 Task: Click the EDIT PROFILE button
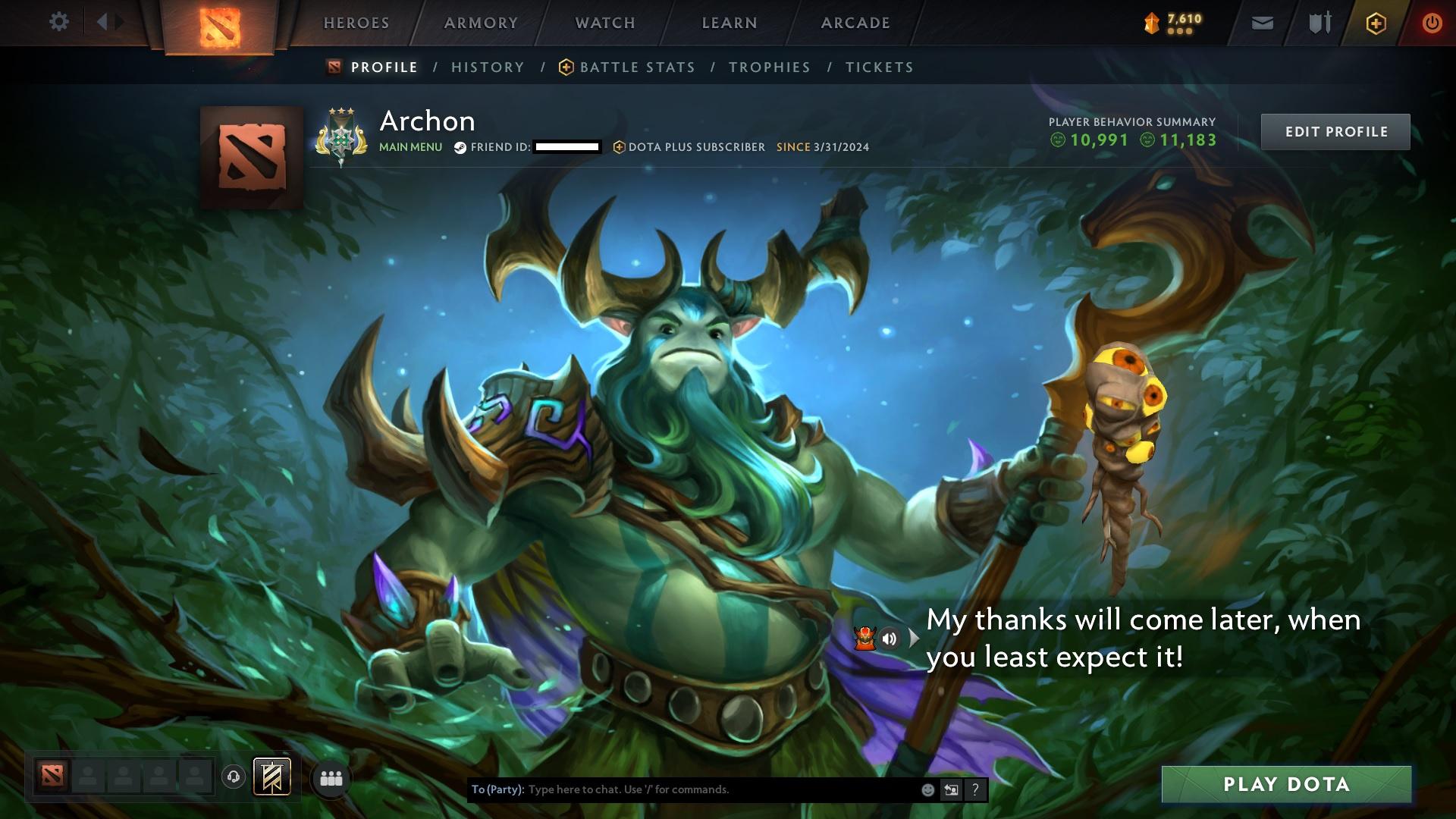[1335, 130]
